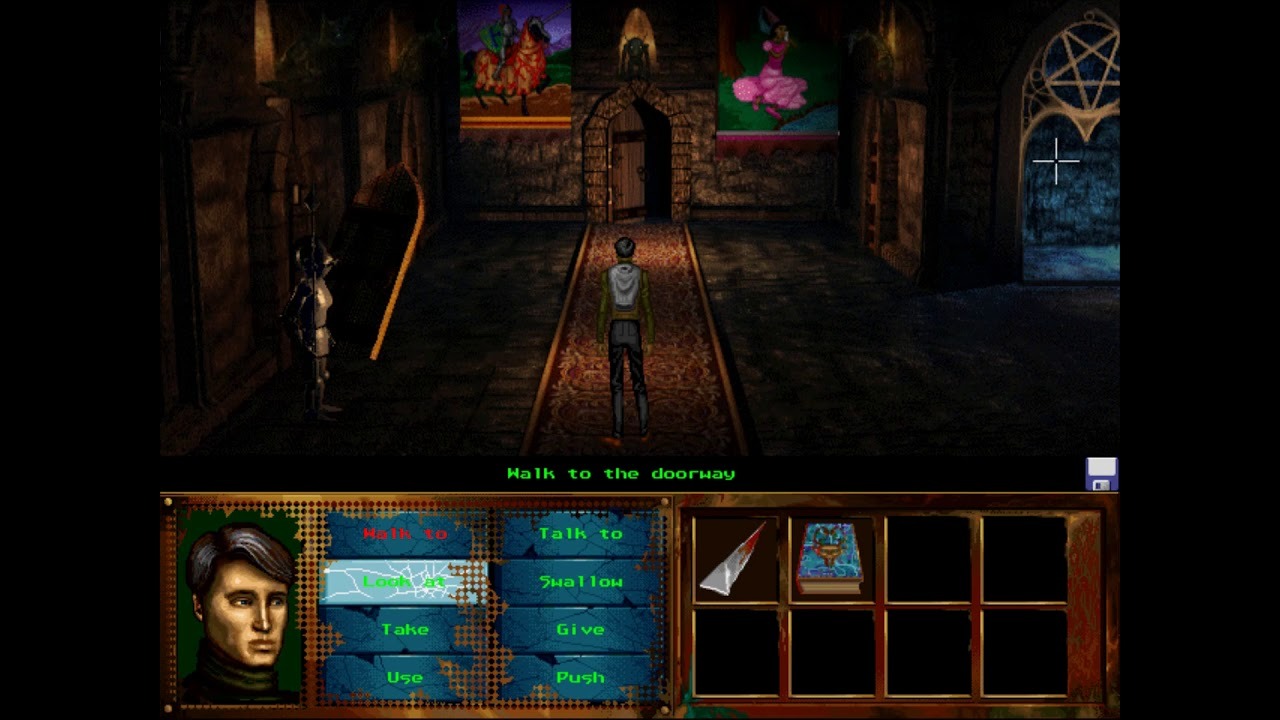Activate the "Take" verb
1280x720 pixels.
pyautogui.click(x=405, y=630)
